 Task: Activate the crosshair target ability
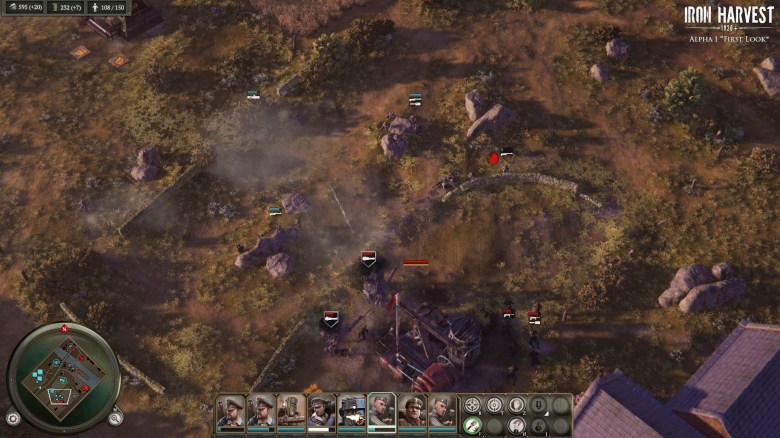(473, 405)
